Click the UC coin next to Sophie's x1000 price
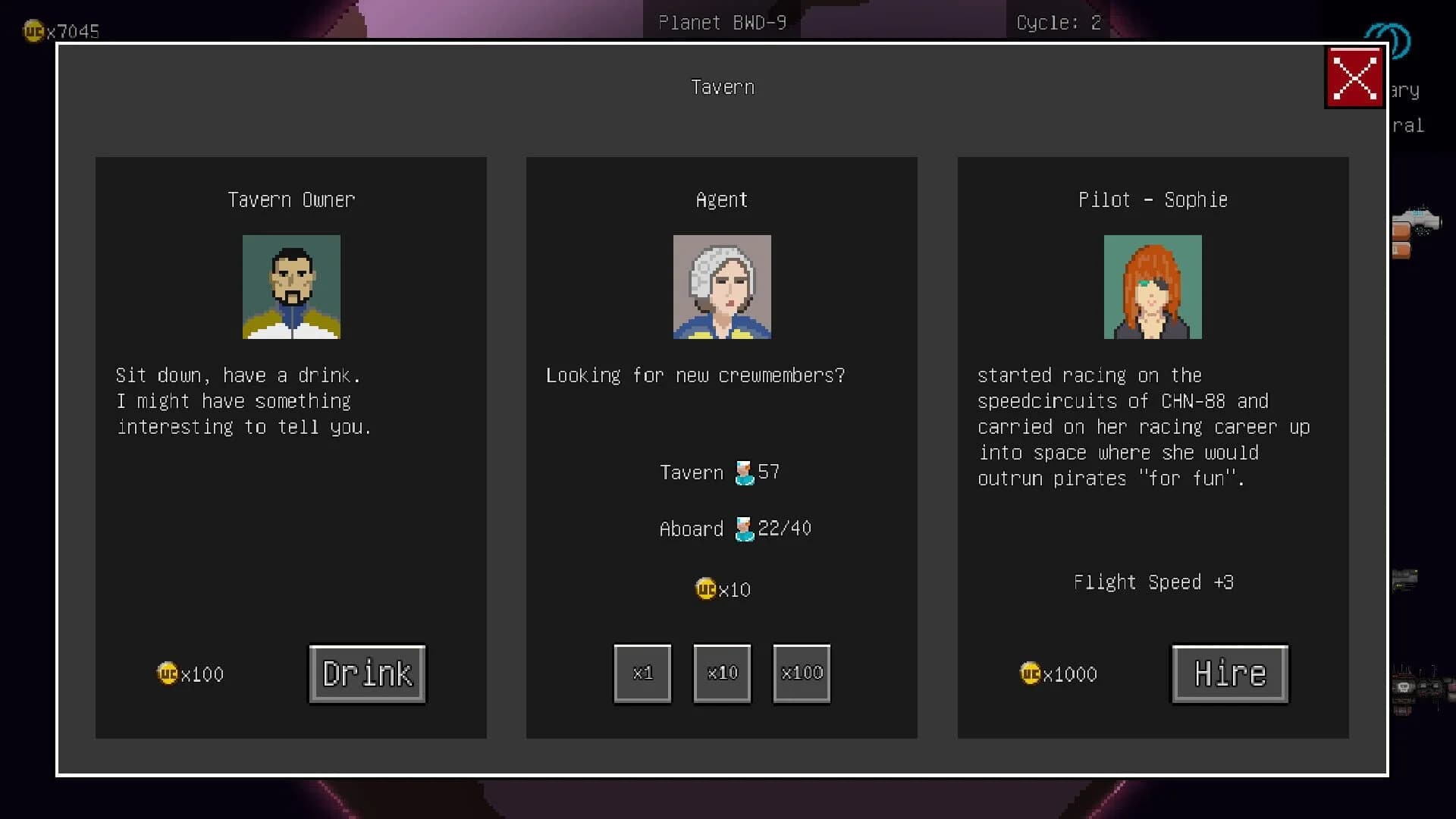This screenshot has height=819, width=1456. tap(1031, 673)
